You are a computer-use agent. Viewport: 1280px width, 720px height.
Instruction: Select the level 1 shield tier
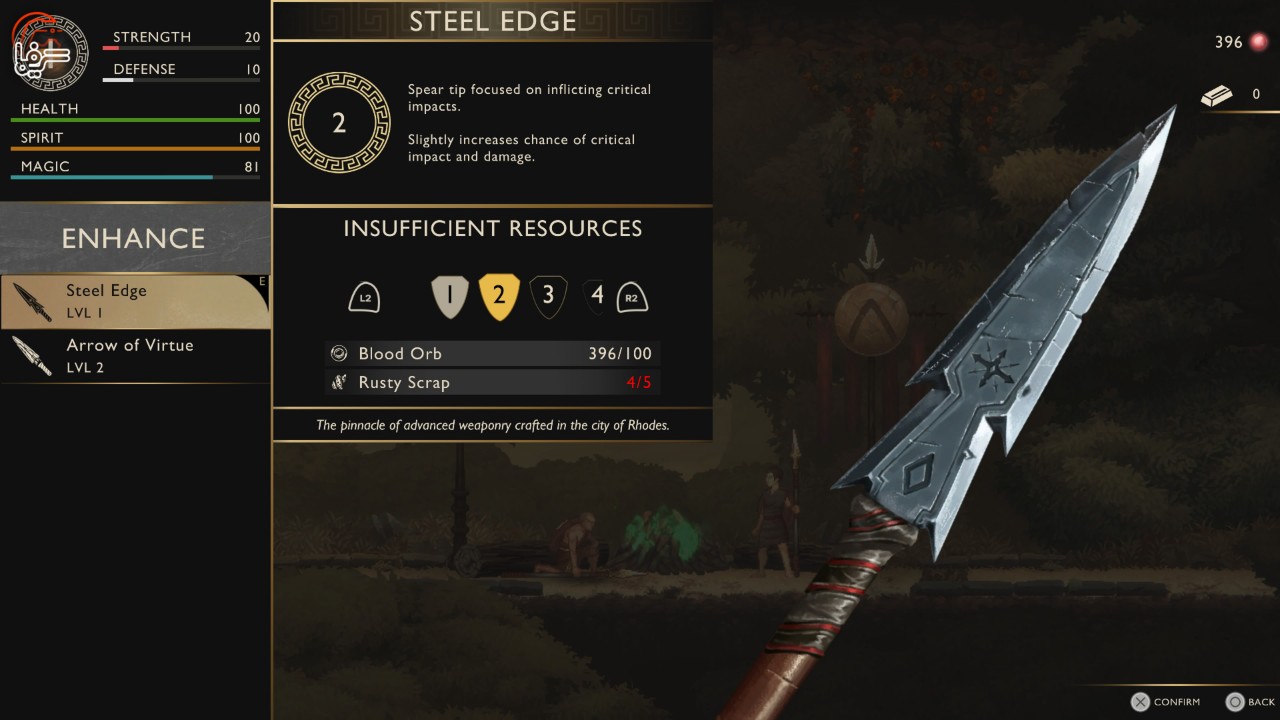tap(450, 296)
